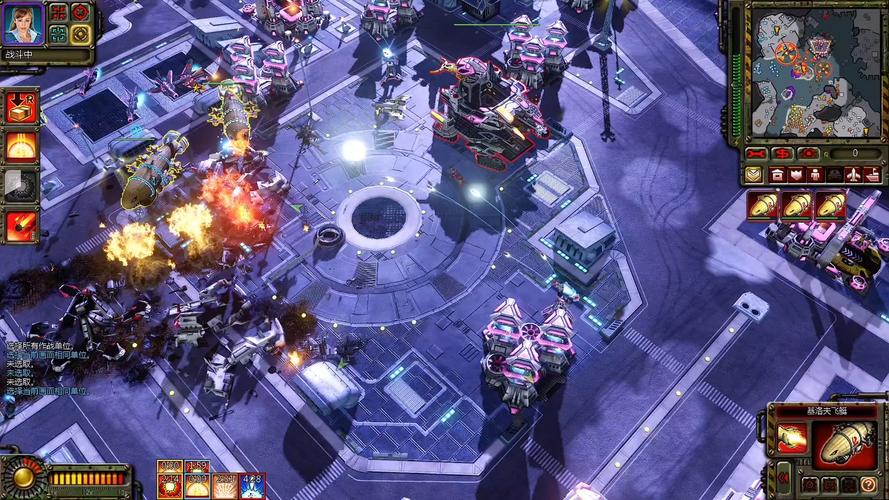Viewport: 889px width, 500px height.
Task: Choose the first bullet build icon
Action: [x=762, y=206]
